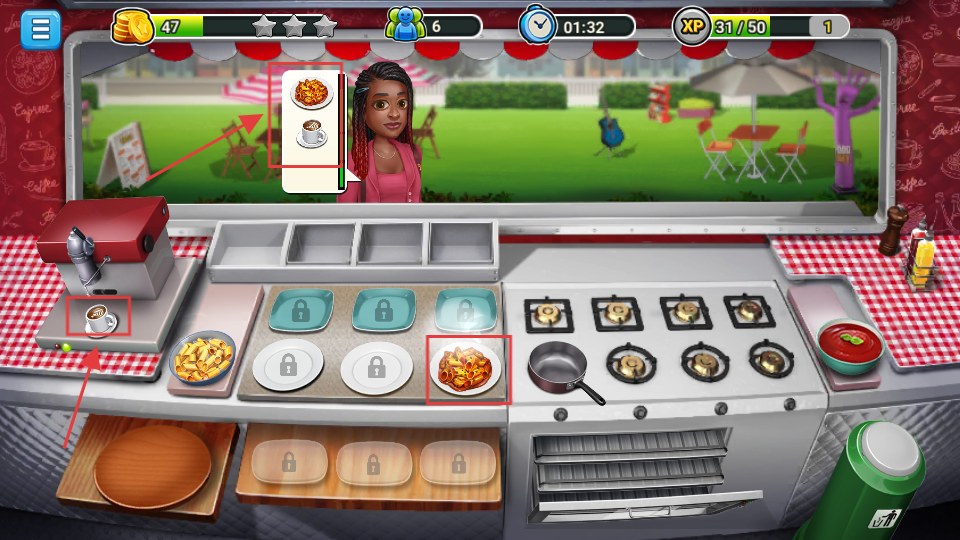Open the blue hamburger menu

(41, 28)
